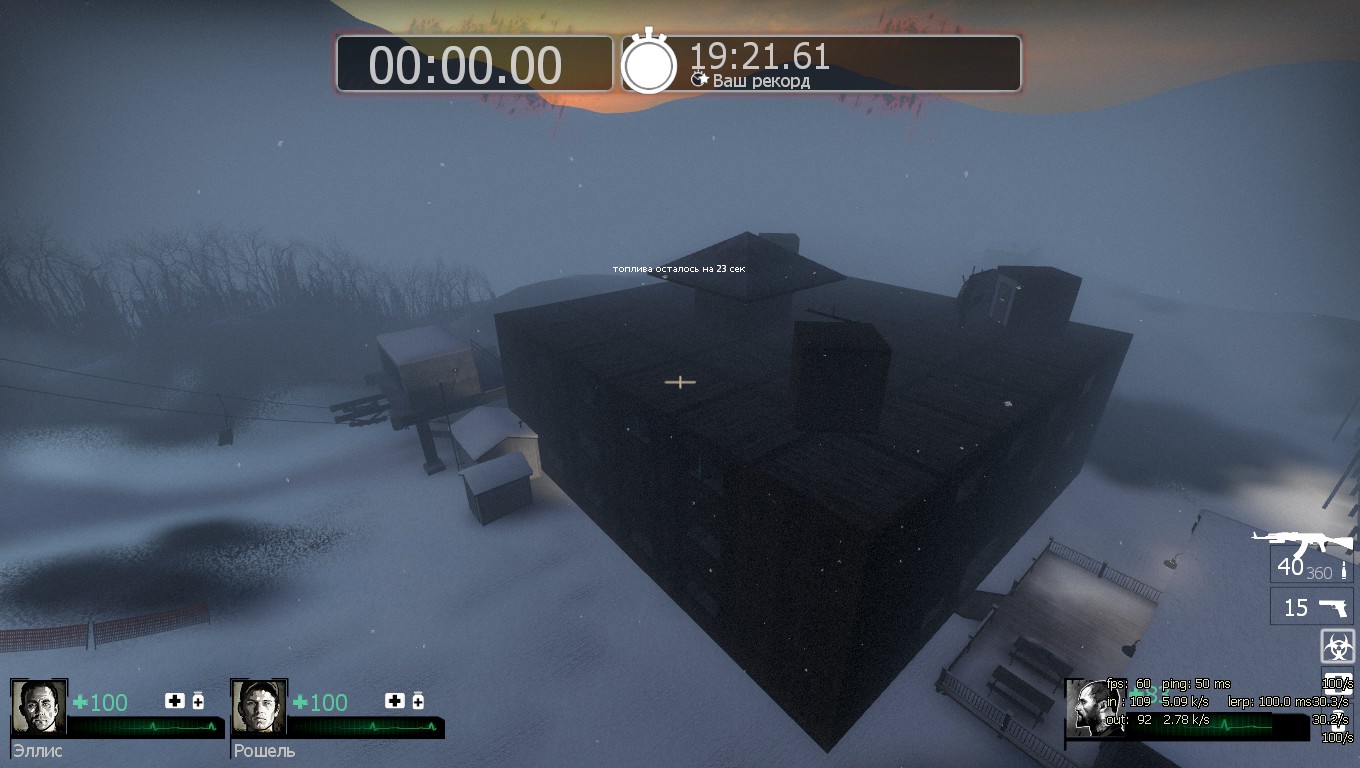Select the biohazard item slot
The image size is (1360, 768).
(x=1337, y=646)
